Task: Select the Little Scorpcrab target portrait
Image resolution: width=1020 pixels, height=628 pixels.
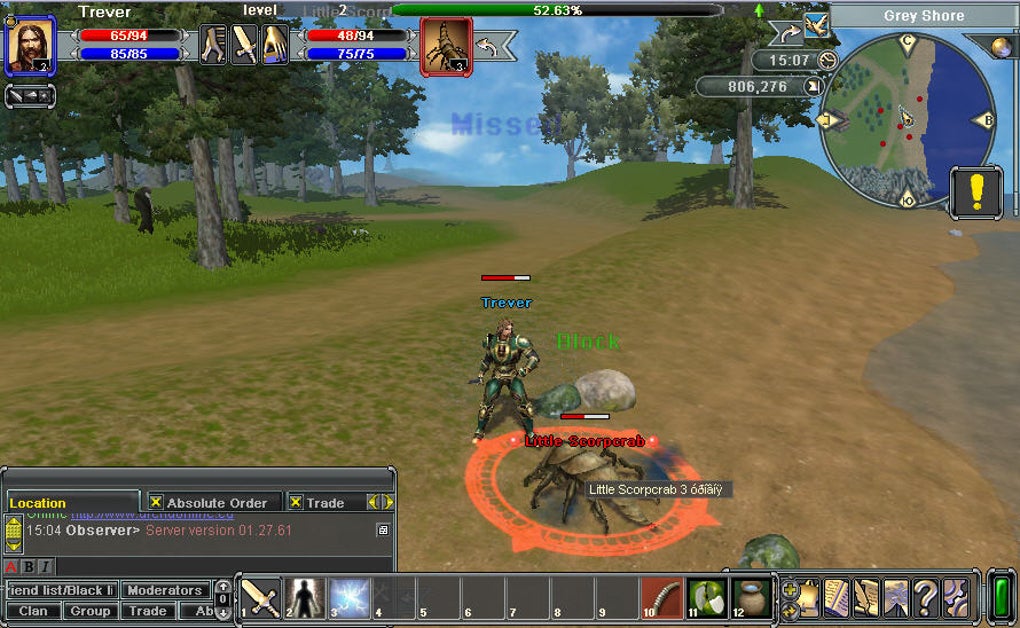Action: point(445,45)
